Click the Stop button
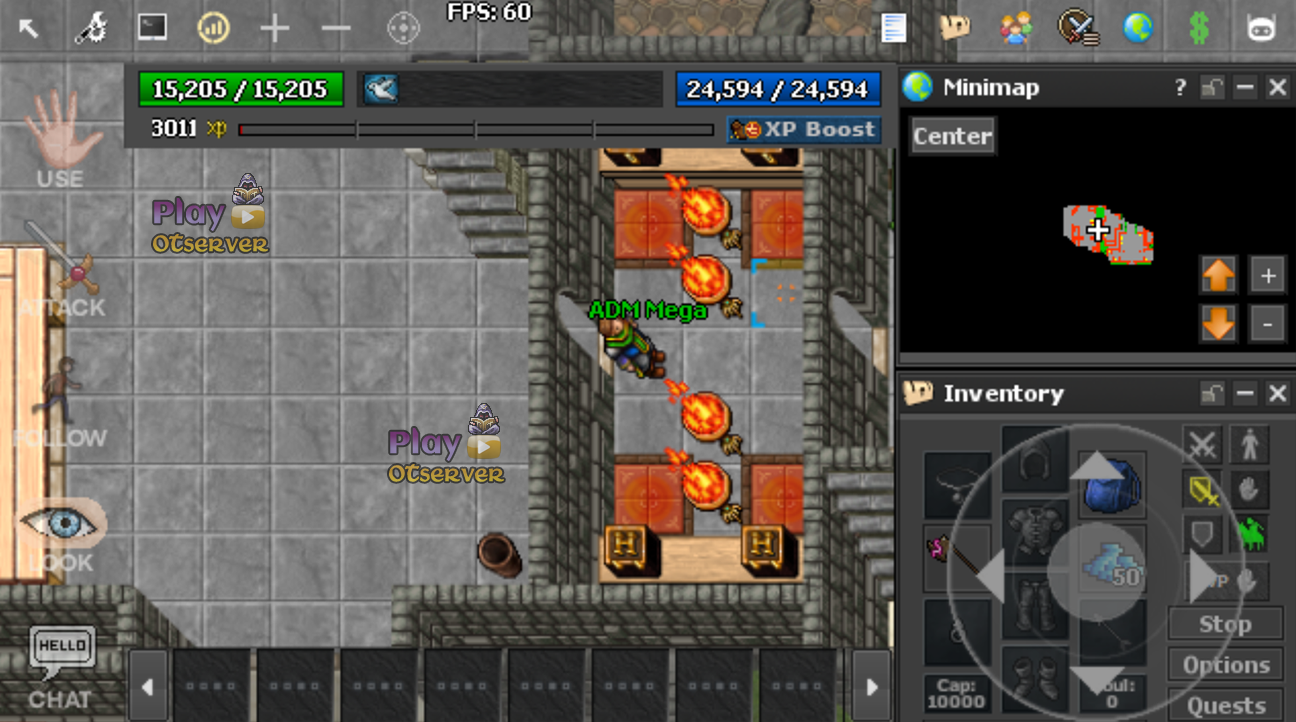Image resolution: width=1296 pixels, height=722 pixels. (x=1226, y=625)
